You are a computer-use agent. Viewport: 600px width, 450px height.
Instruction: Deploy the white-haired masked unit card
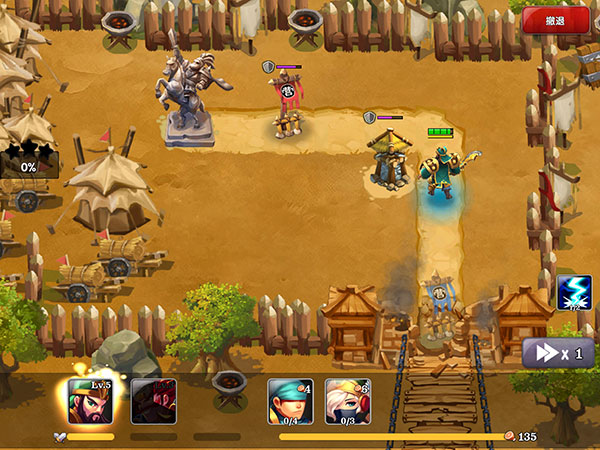point(347,402)
